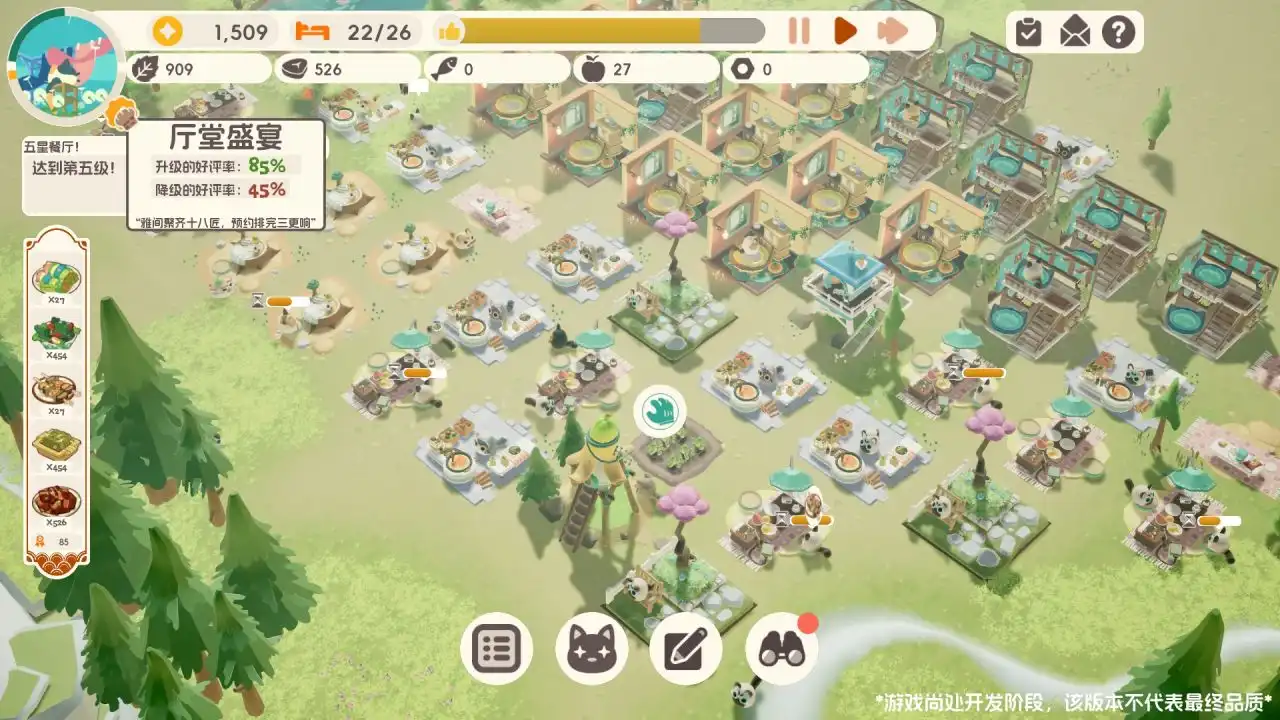Pause the game with the pause button

point(797,32)
